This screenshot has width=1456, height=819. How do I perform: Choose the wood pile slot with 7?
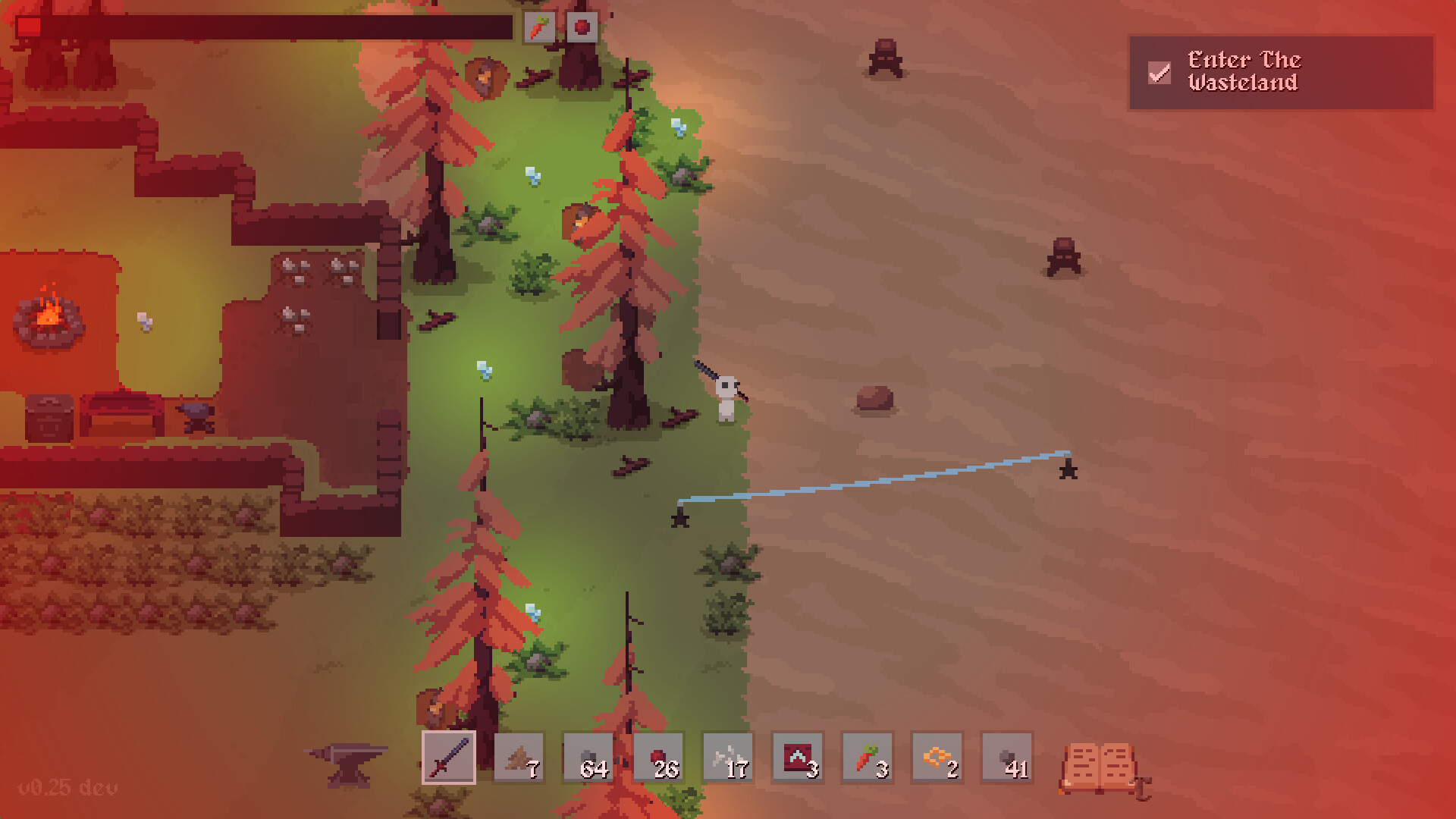(519, 757)
